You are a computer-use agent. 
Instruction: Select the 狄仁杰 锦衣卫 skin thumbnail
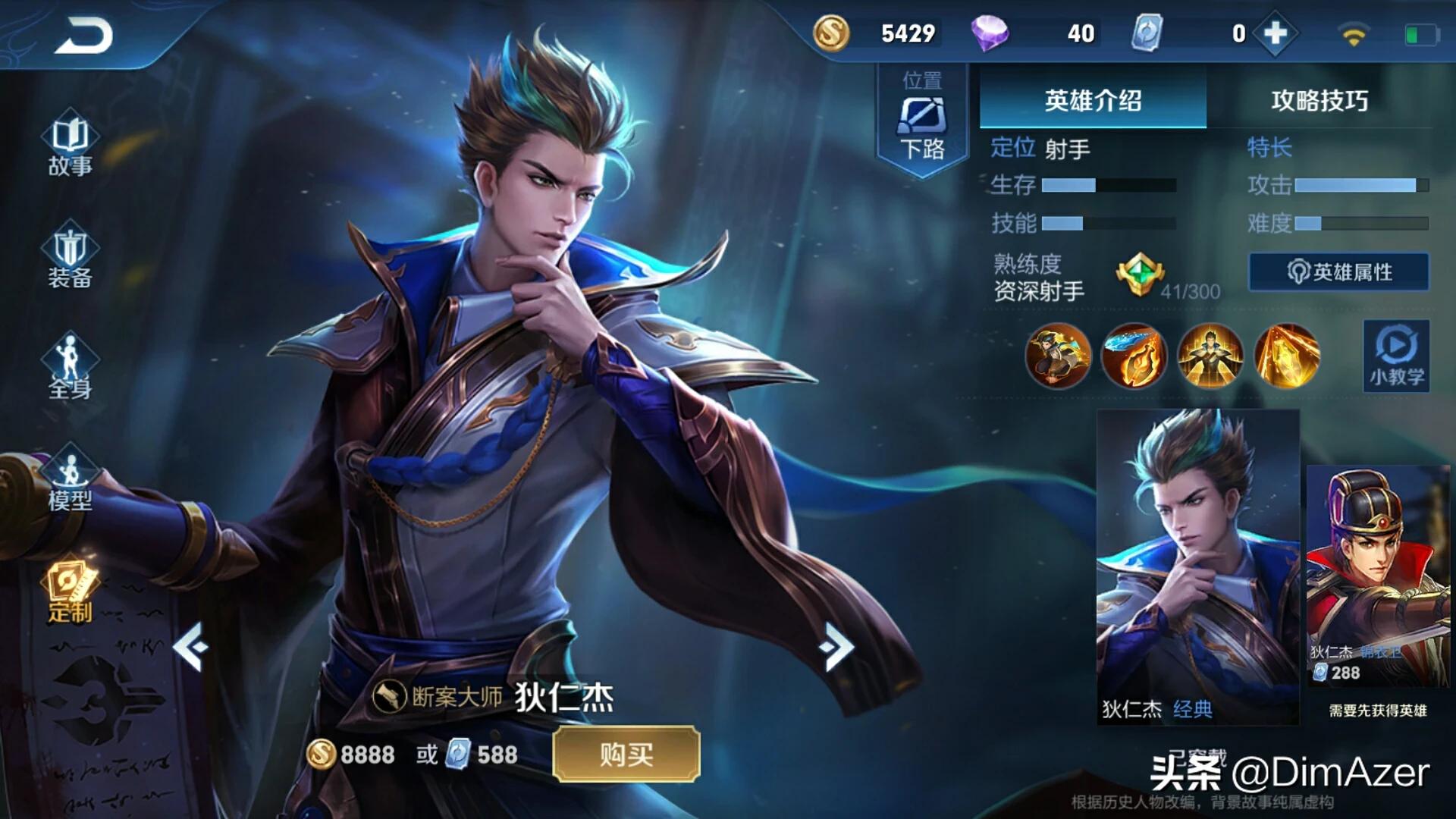pos(1378,576)
